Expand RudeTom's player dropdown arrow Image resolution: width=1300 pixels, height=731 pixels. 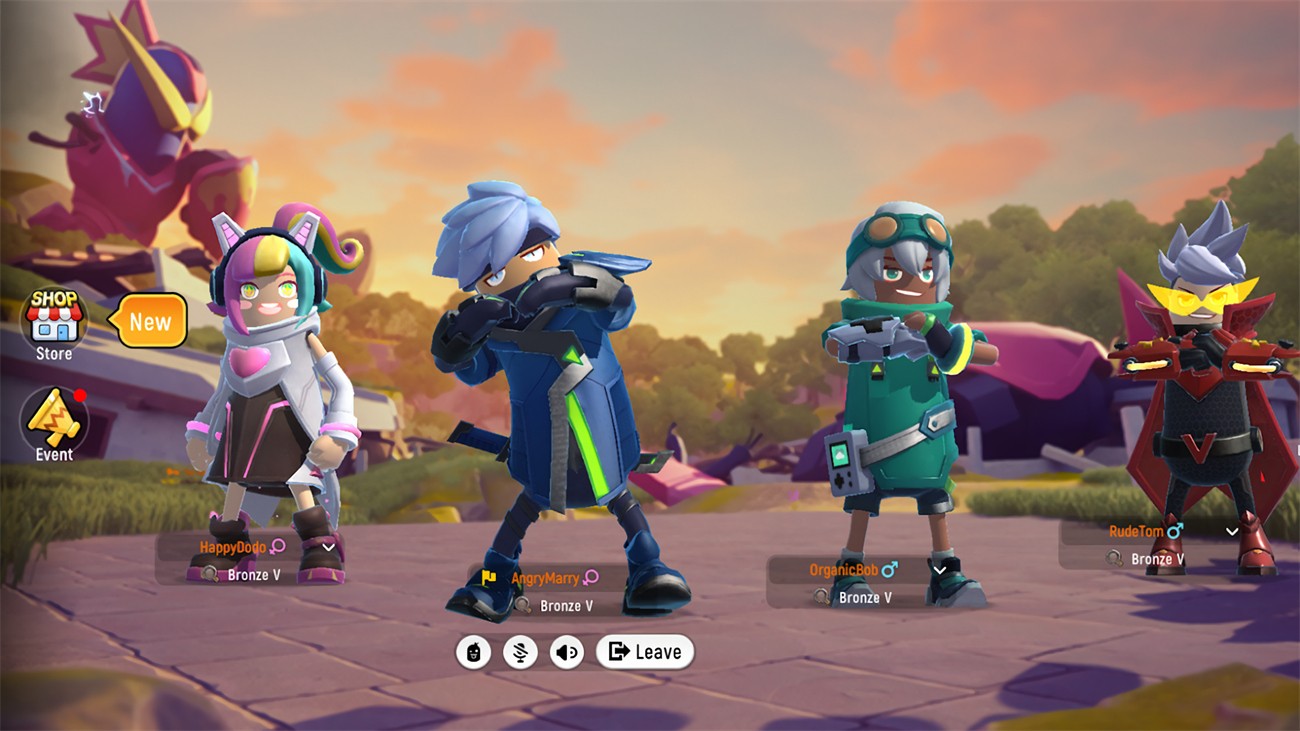[x=1232, y=532]
